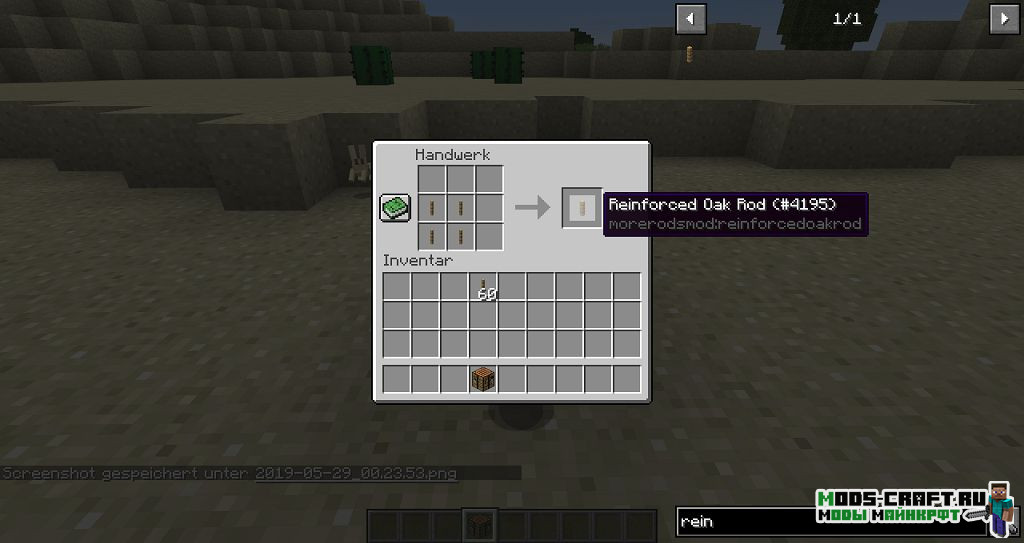Select the crafting table in the inventory window
1024x543 pixels.
[x=484, y=379]
